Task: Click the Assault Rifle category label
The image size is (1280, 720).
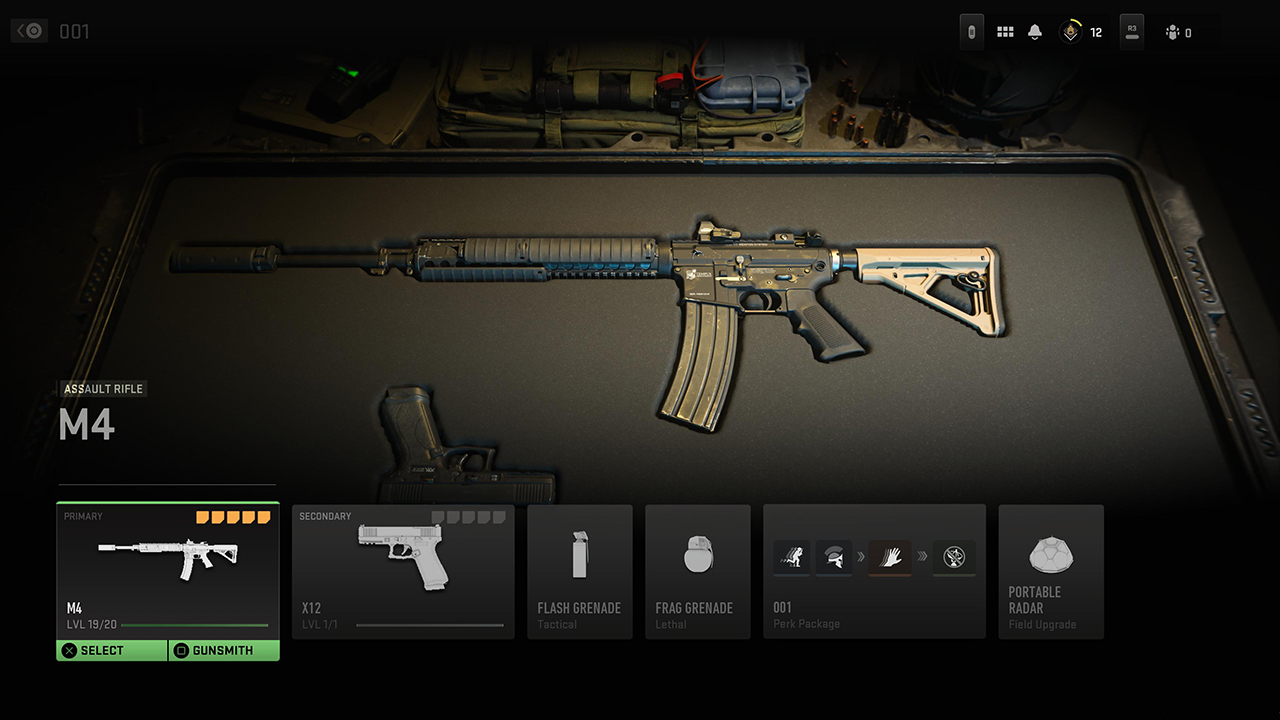Action: 103,389
